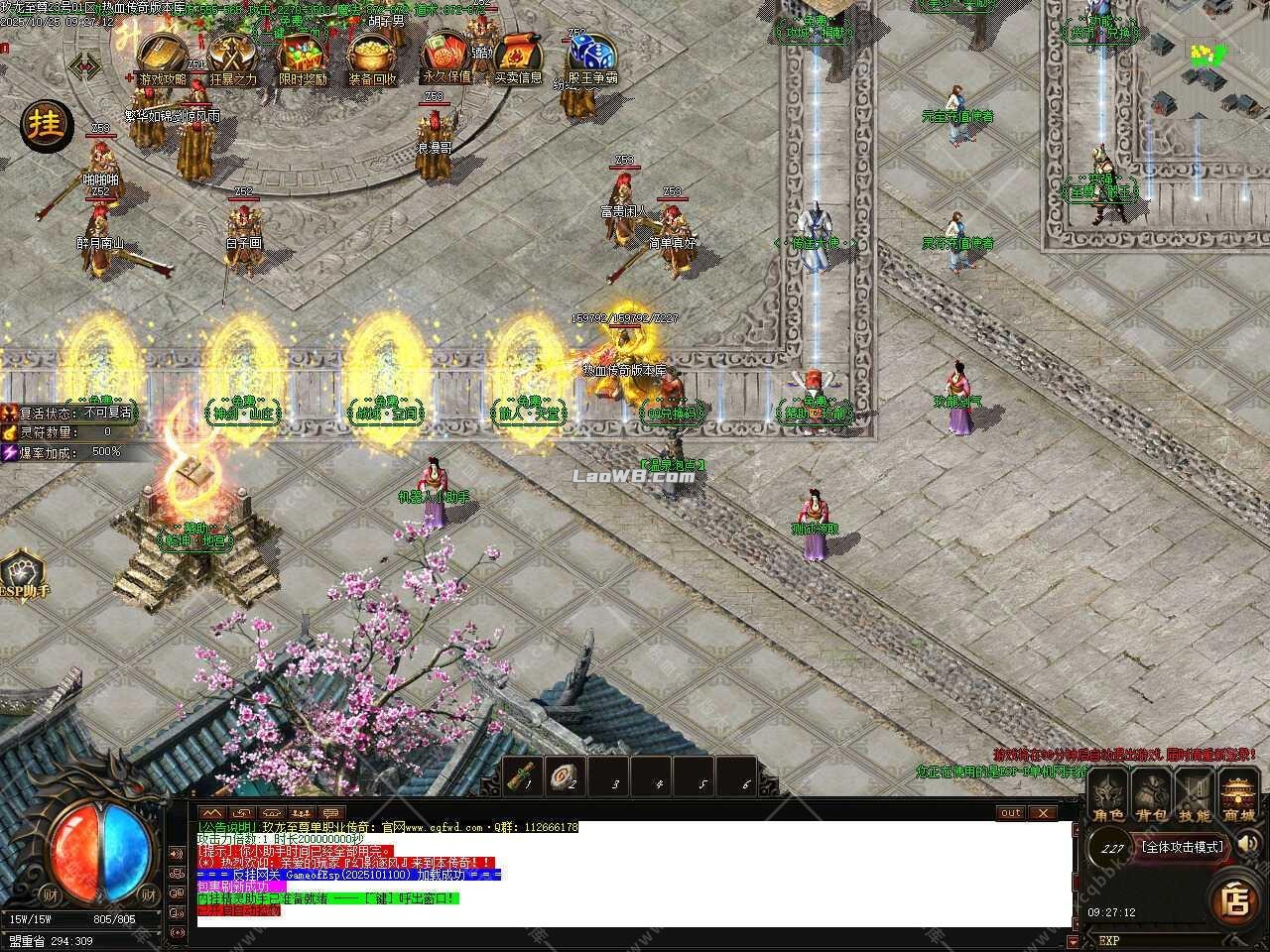Click the out button above the chat
This screenshot has width=1270, height=952.
point(1009,813)
